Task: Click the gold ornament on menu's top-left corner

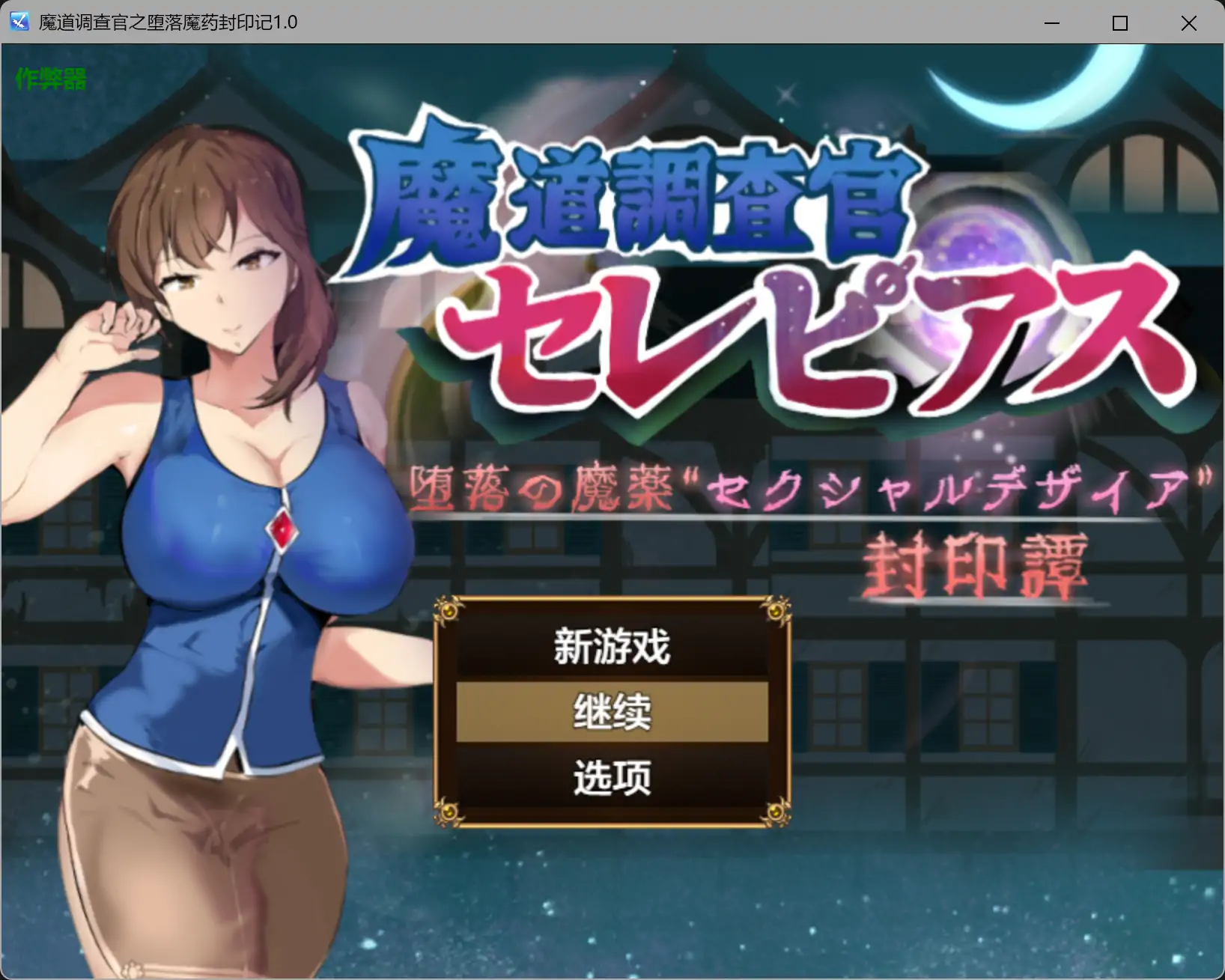Action: pyautogui.click(x=450, y=611)
